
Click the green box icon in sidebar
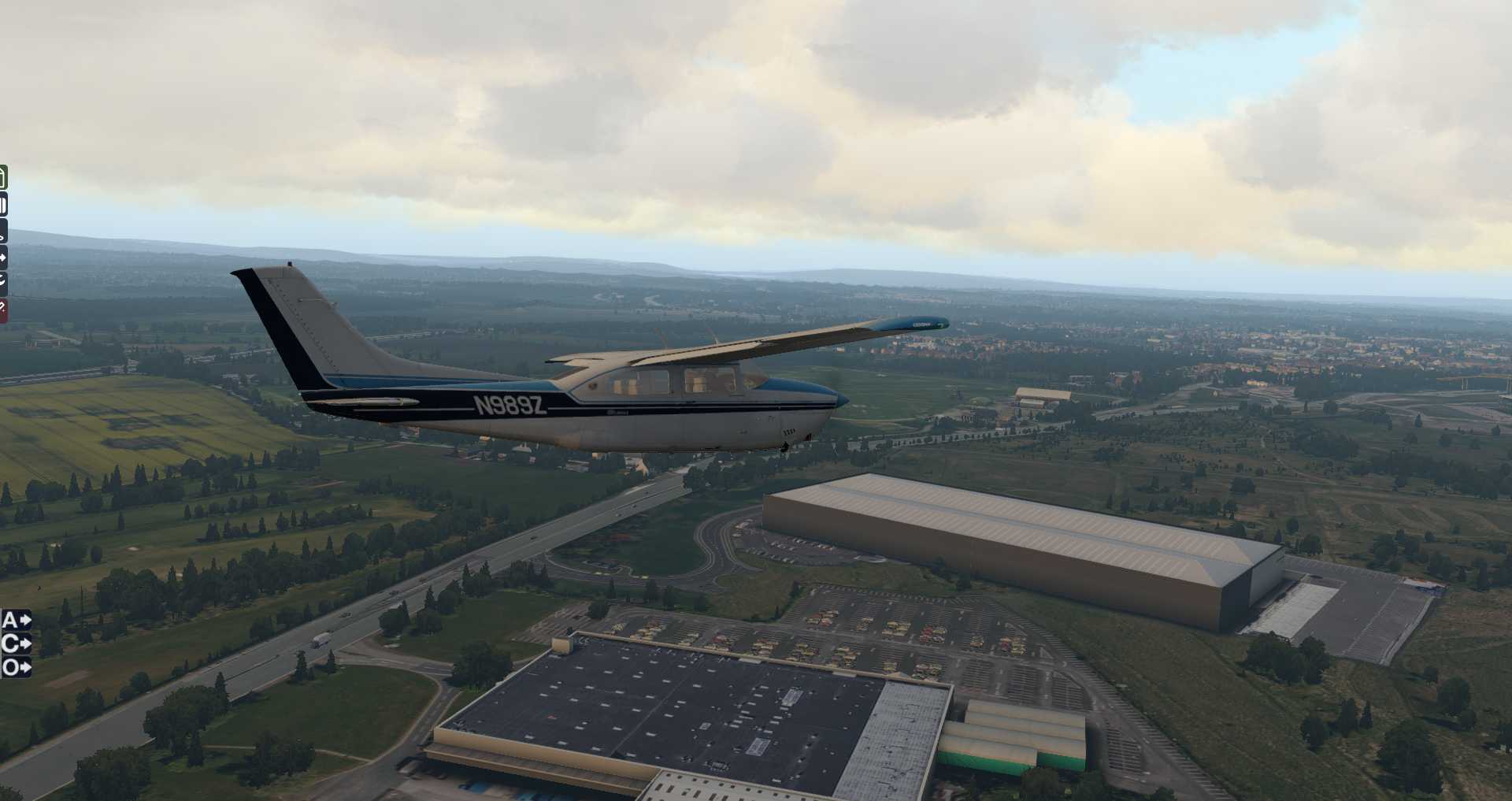pos(3,177)
